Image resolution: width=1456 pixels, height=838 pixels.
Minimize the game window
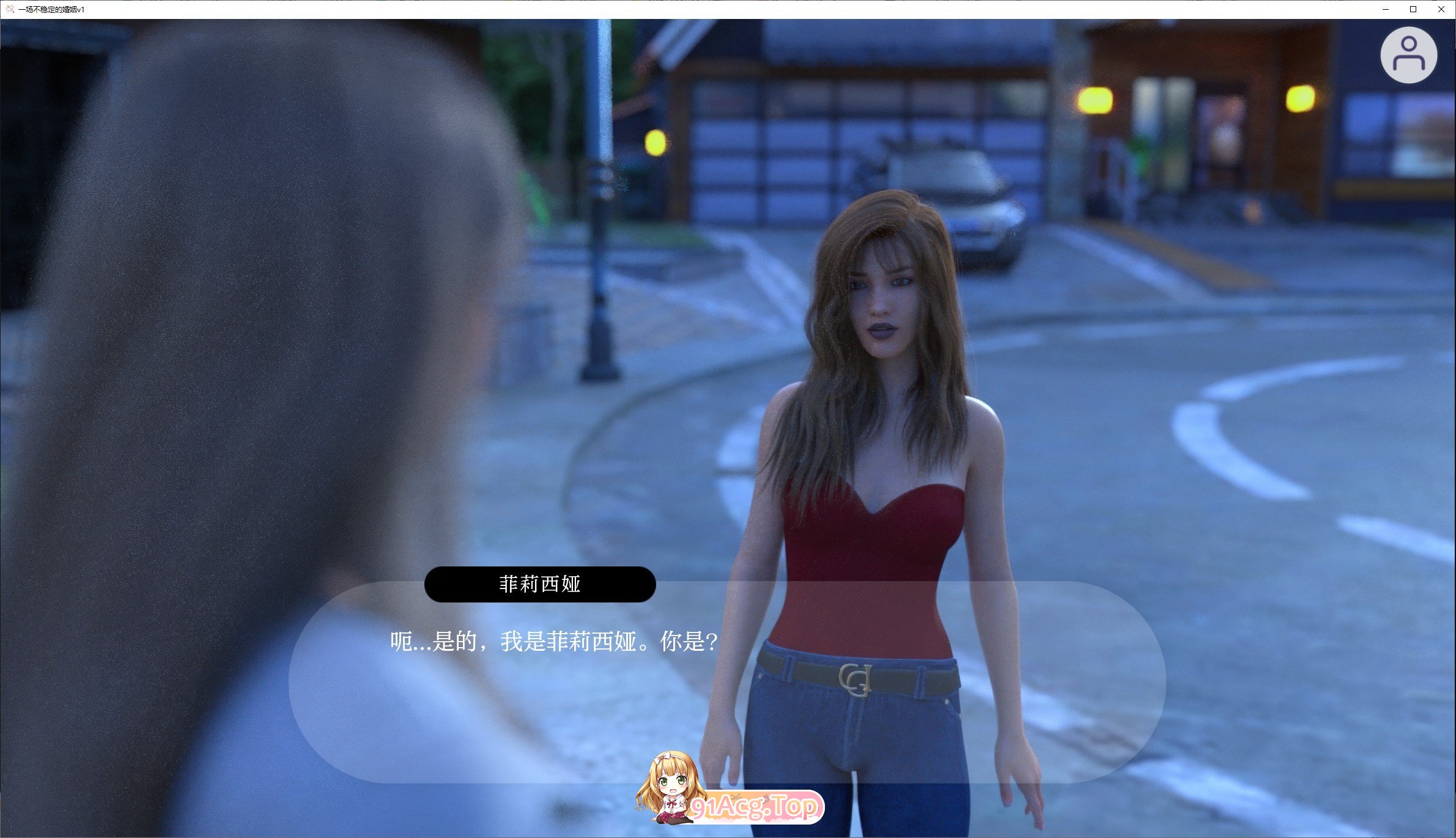tap(1385, 9)
